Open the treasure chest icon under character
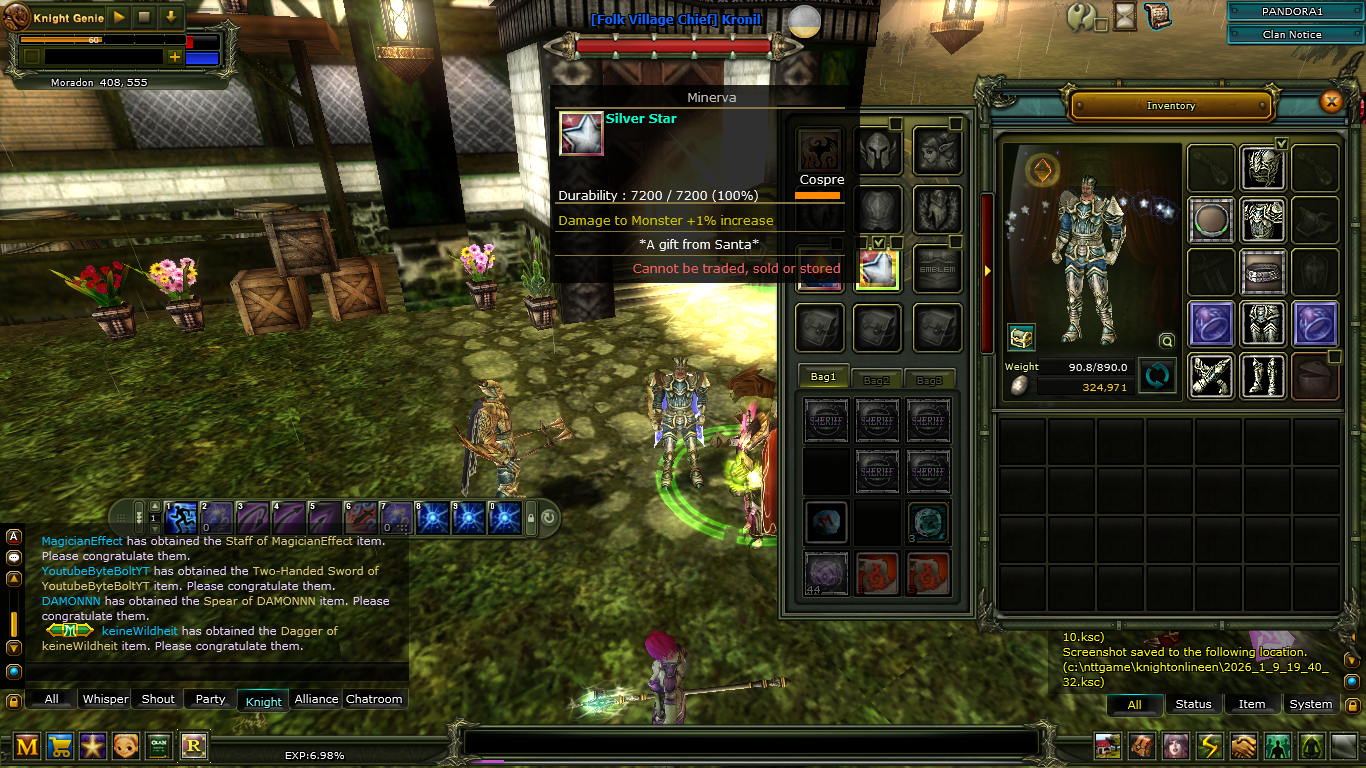Image resolution: width=1366 pixels, height=768 pixels. point(1021,337)
